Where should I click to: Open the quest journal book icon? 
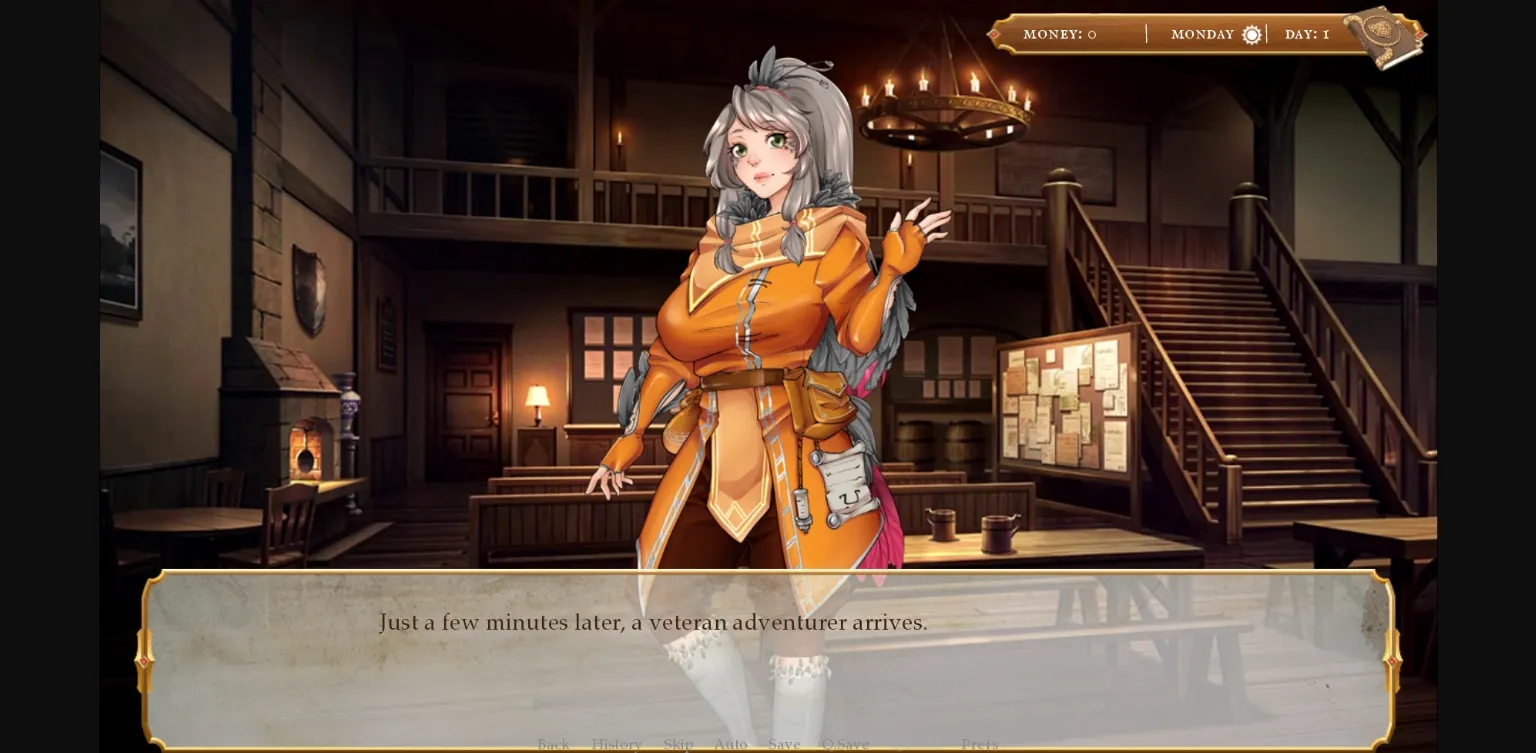pyautogui.click(x=1385, y=37)
